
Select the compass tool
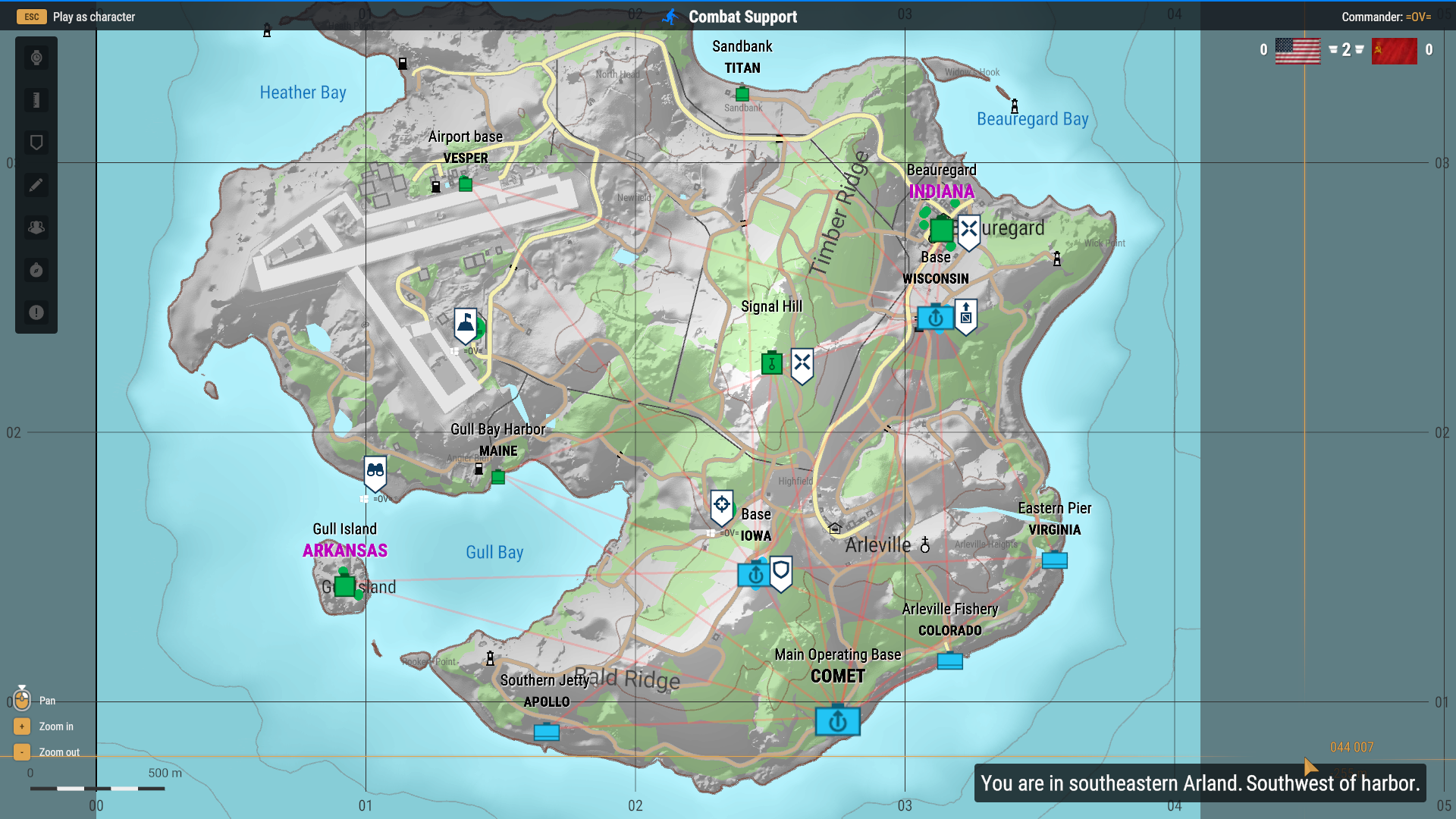[x=36, y=270]
